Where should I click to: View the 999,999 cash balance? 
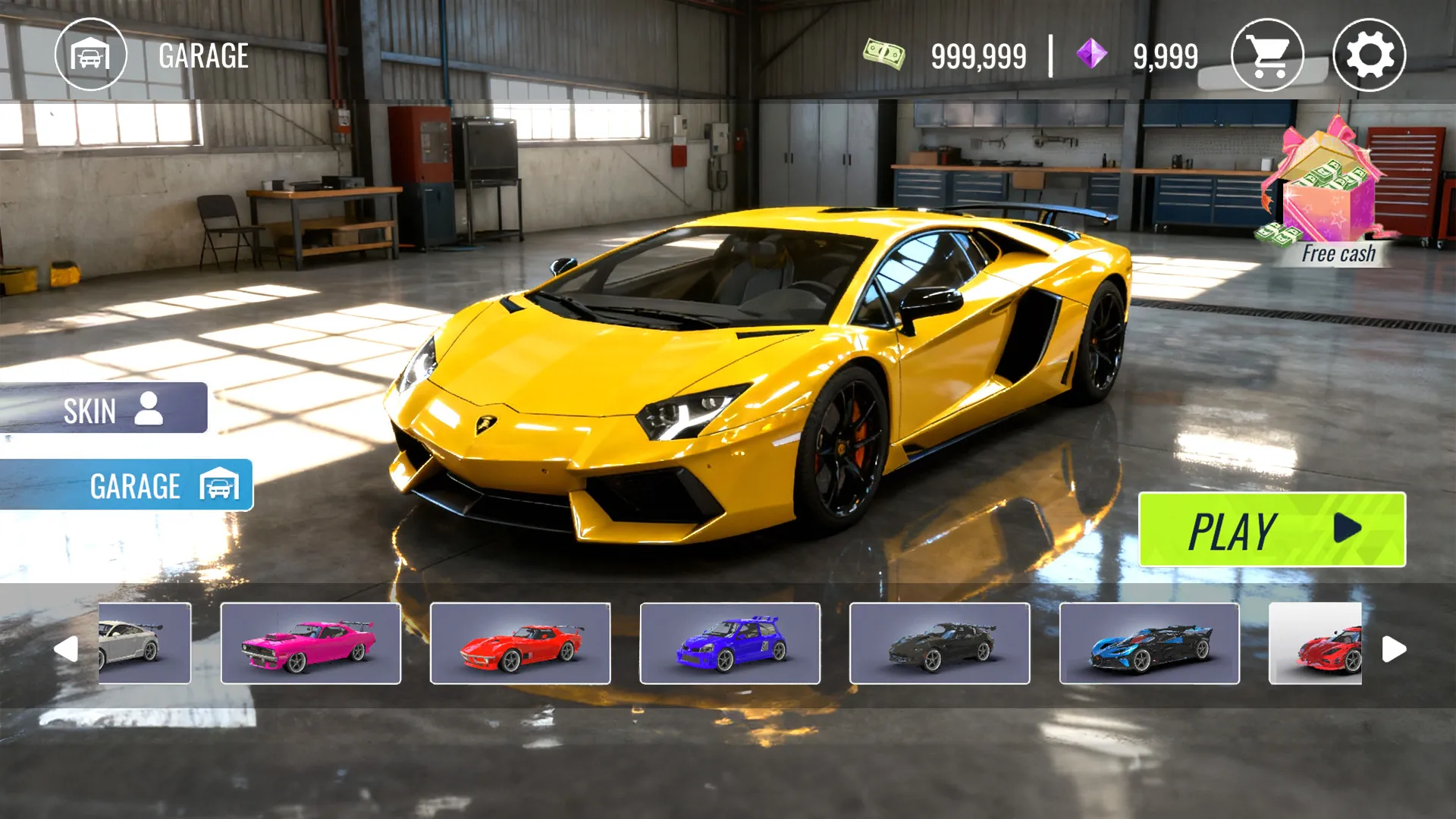click(x=980, y=55)
